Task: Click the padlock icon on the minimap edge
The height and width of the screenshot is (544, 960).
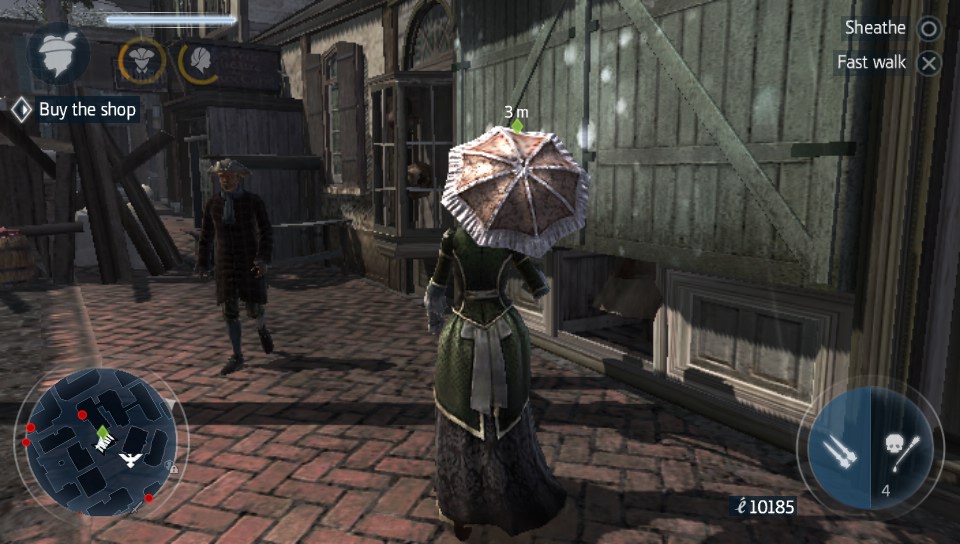Action: click(174, 468)
